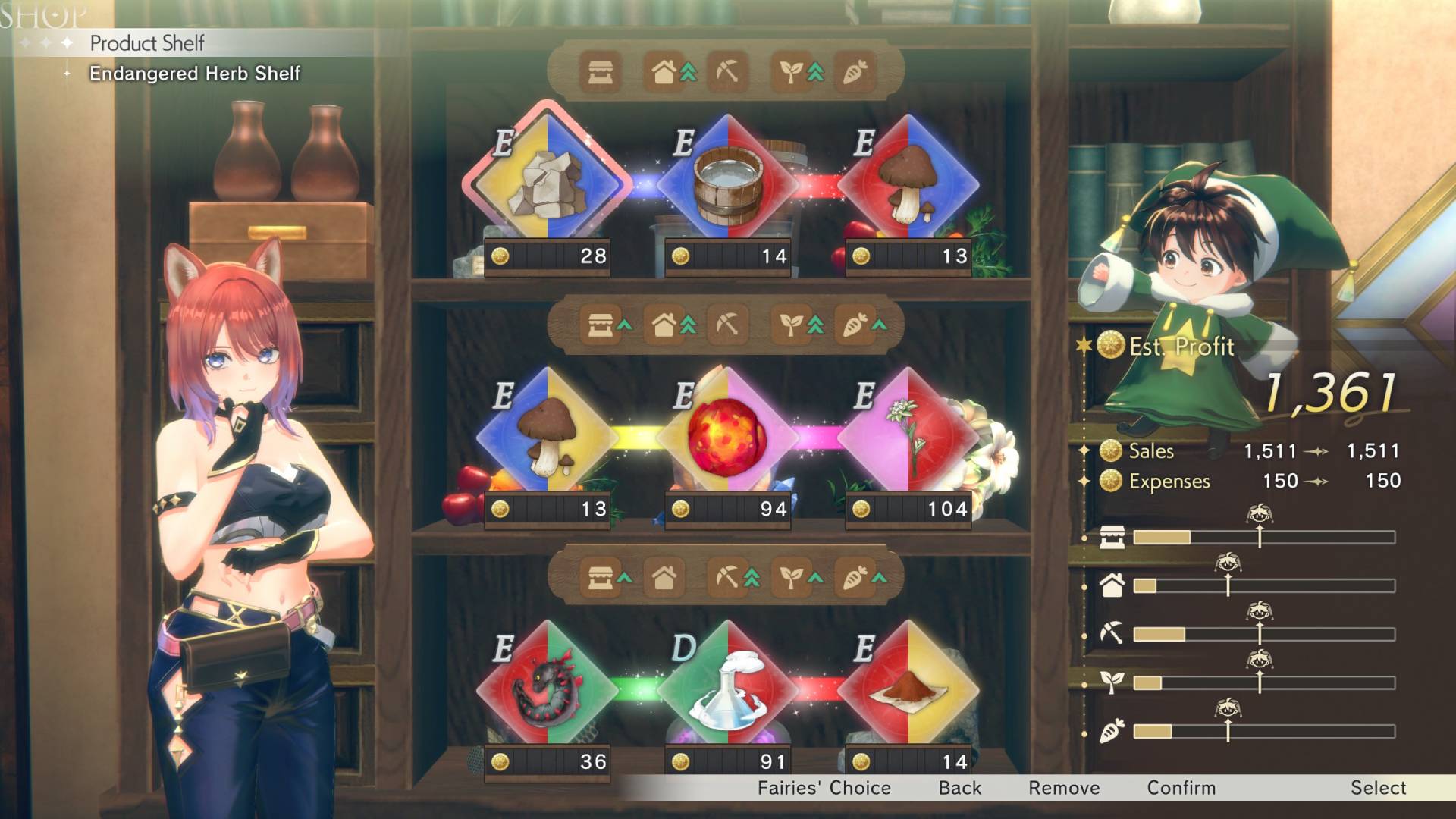Open the Endangered Herb Shelf entry
Screen dimensions: 1456x819
194,74
